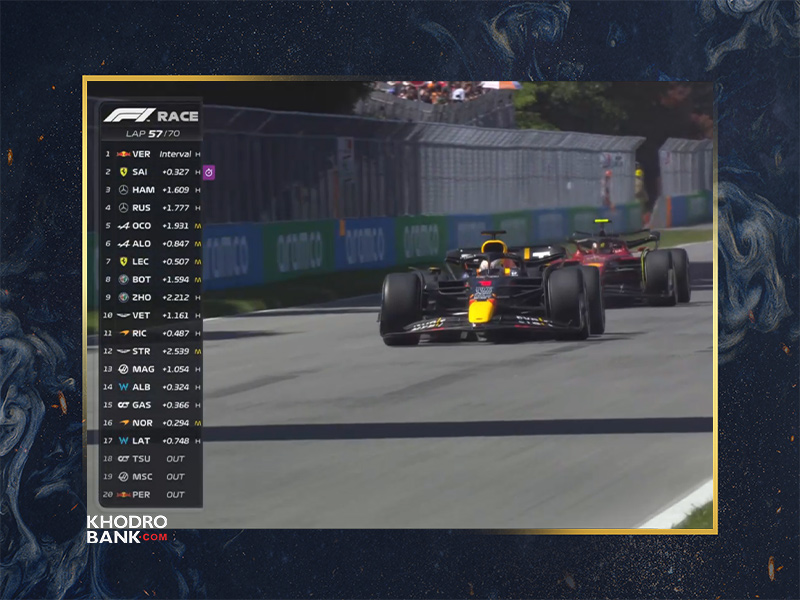Pick MAG driver row
The width and height of the screenshot is (800, 600).
tap(152, 369)
